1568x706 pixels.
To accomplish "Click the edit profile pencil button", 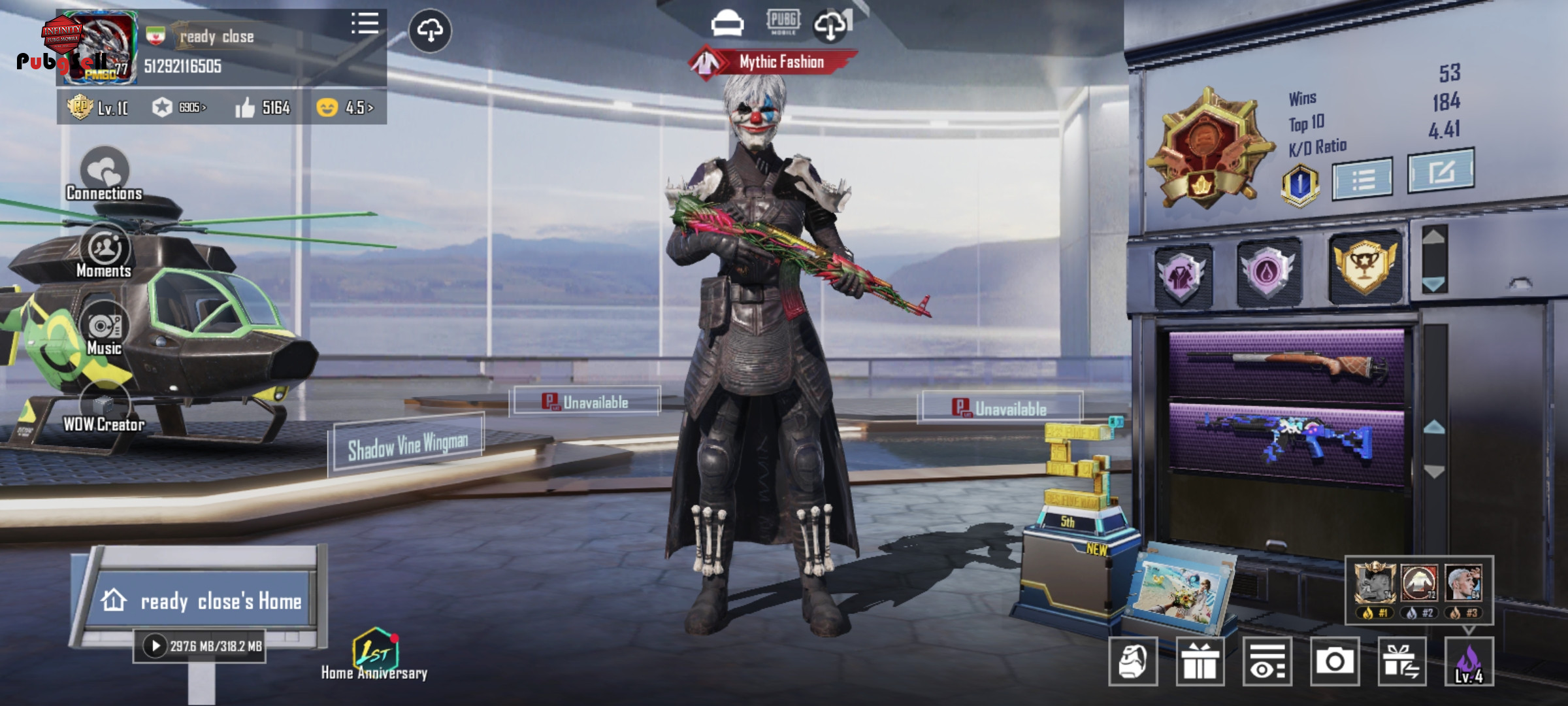I will 1441,171.
